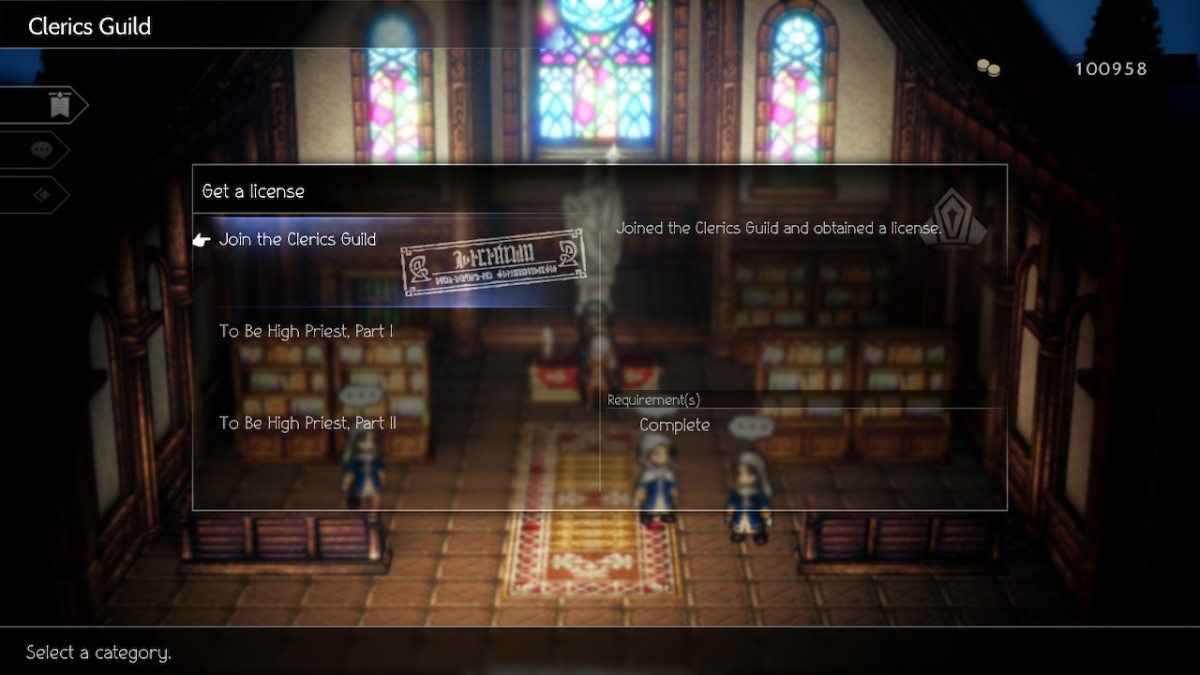Viewport: 1200px width, 675px height.
Task: Select the Join the Clerics Guild entry
Action: click(x=298, y=240)
